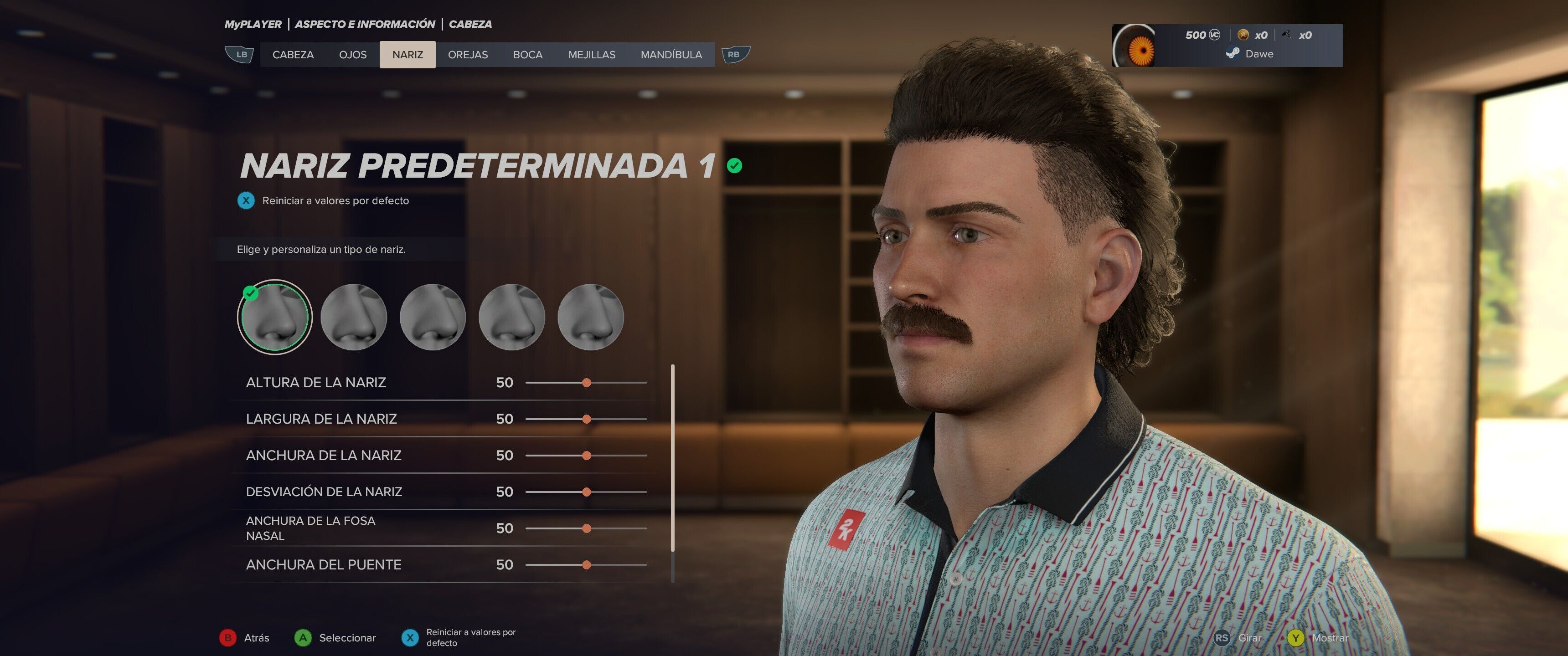The image size is (1568, 656).
Task: Open the OJOS tab
Action: [x=352, y=55]
